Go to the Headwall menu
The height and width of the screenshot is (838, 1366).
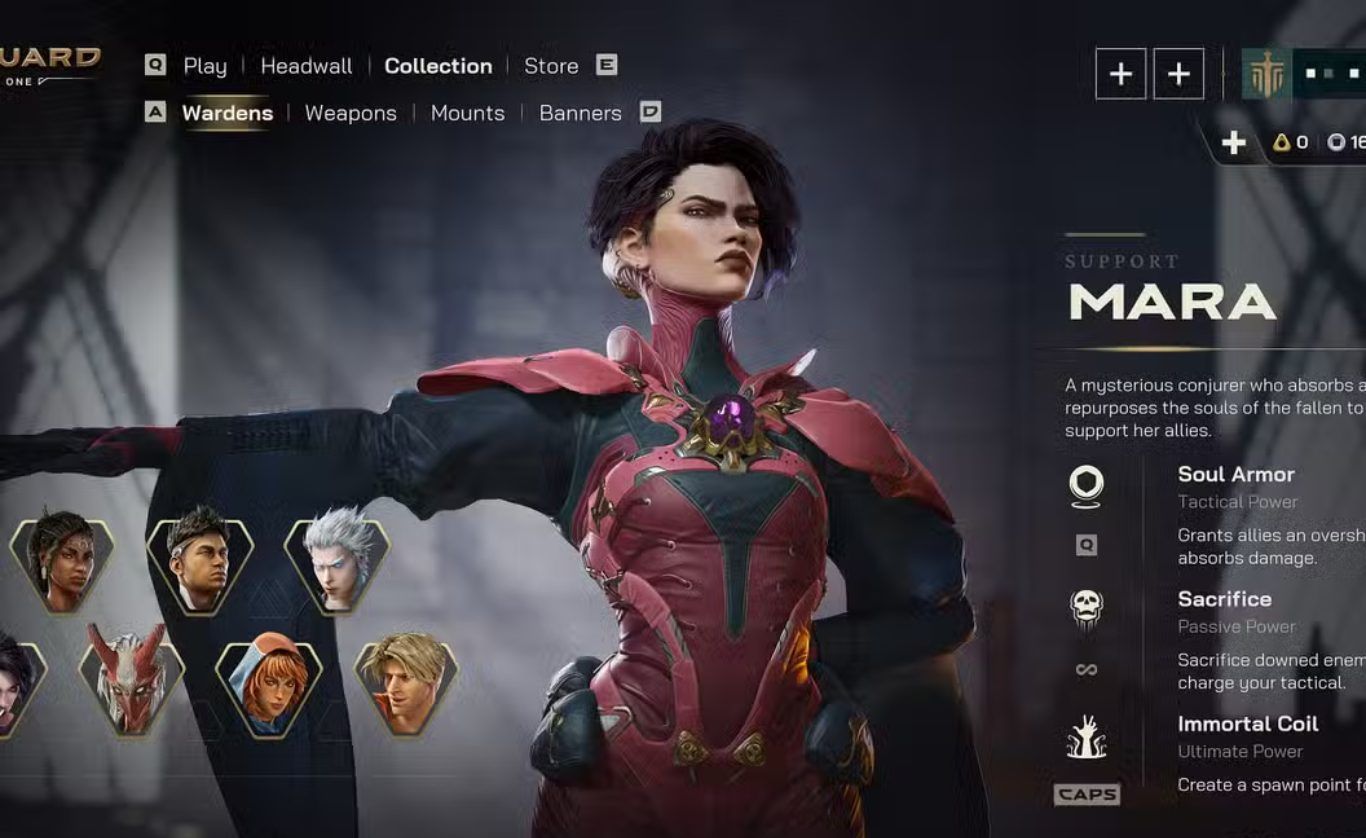click(306, 66)
